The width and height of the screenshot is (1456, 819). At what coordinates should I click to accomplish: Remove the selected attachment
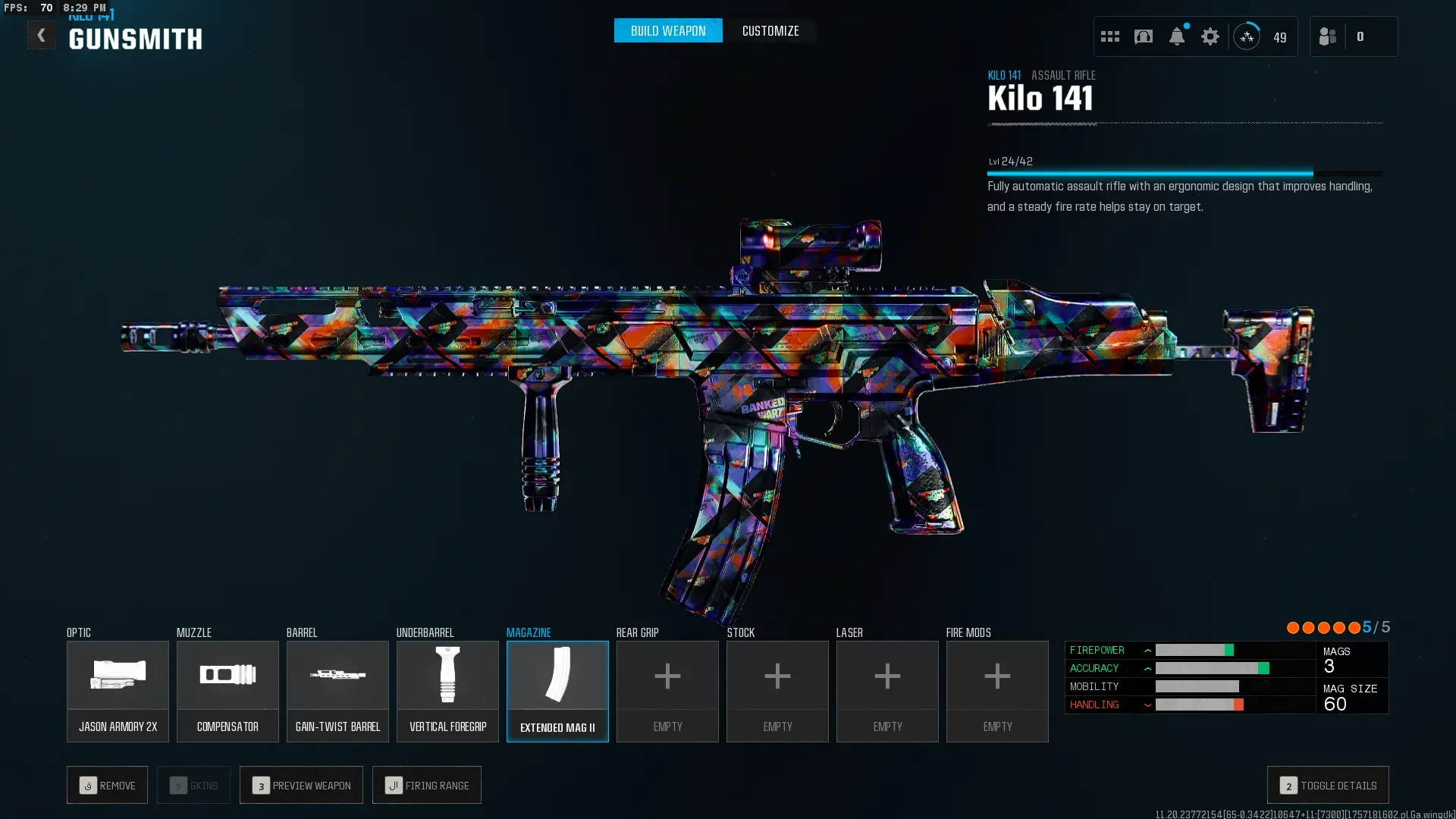[x=107, y=785]
